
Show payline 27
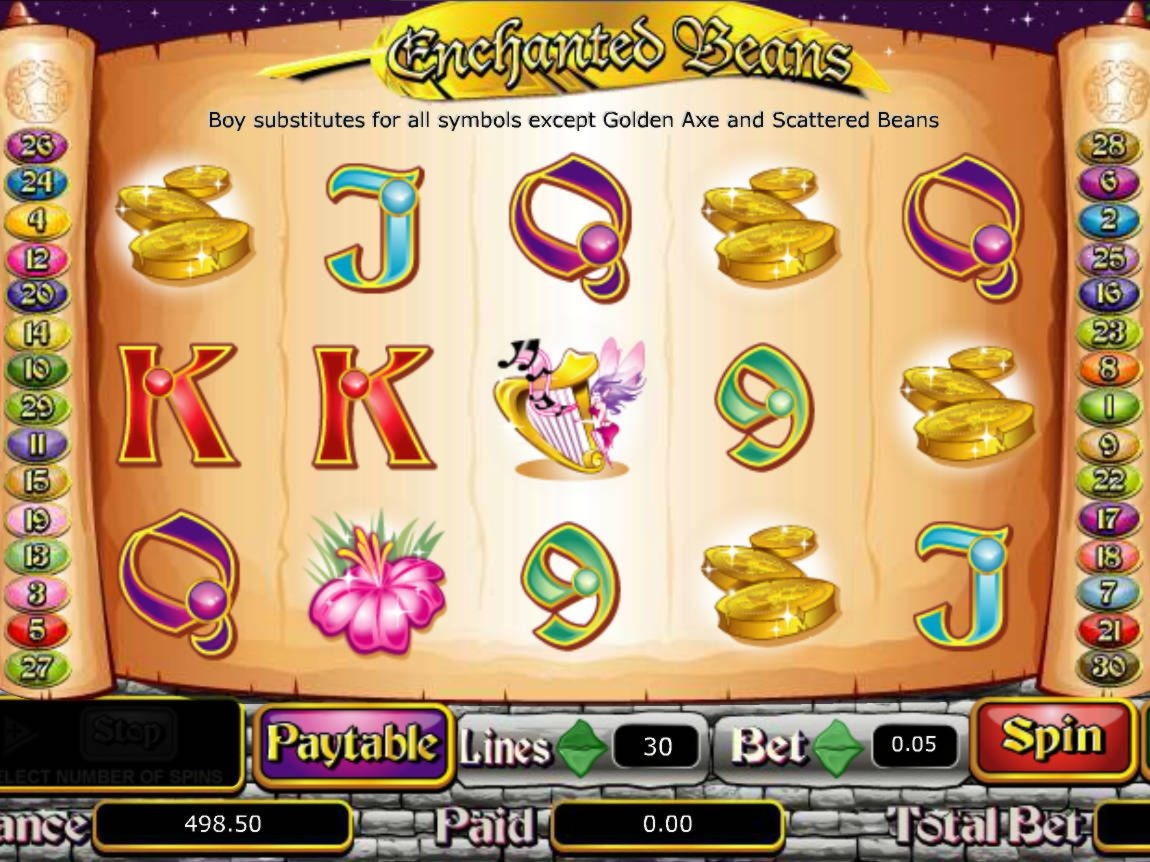click(x=36, y=667)
